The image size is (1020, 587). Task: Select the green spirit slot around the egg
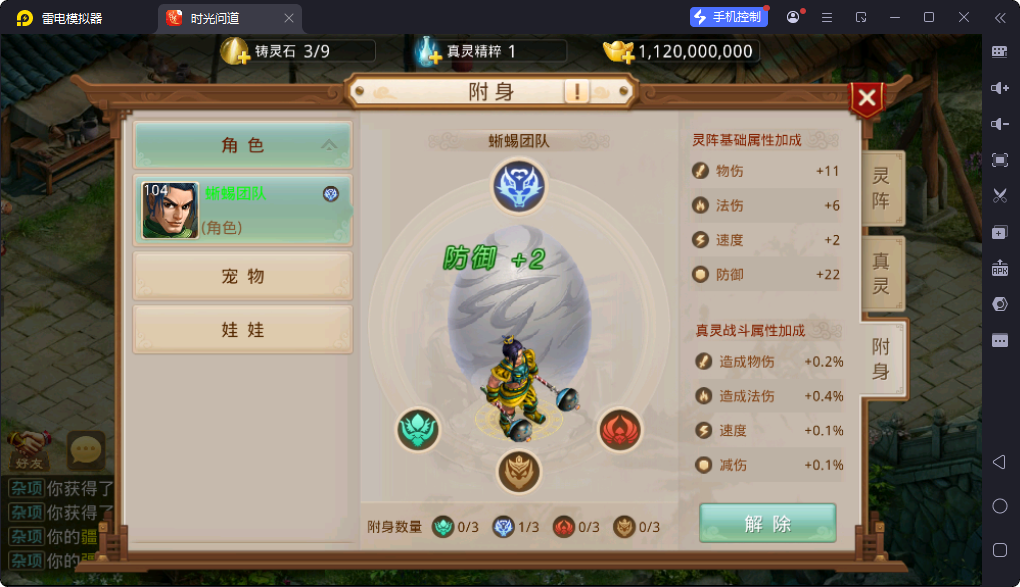click(418, 430)
